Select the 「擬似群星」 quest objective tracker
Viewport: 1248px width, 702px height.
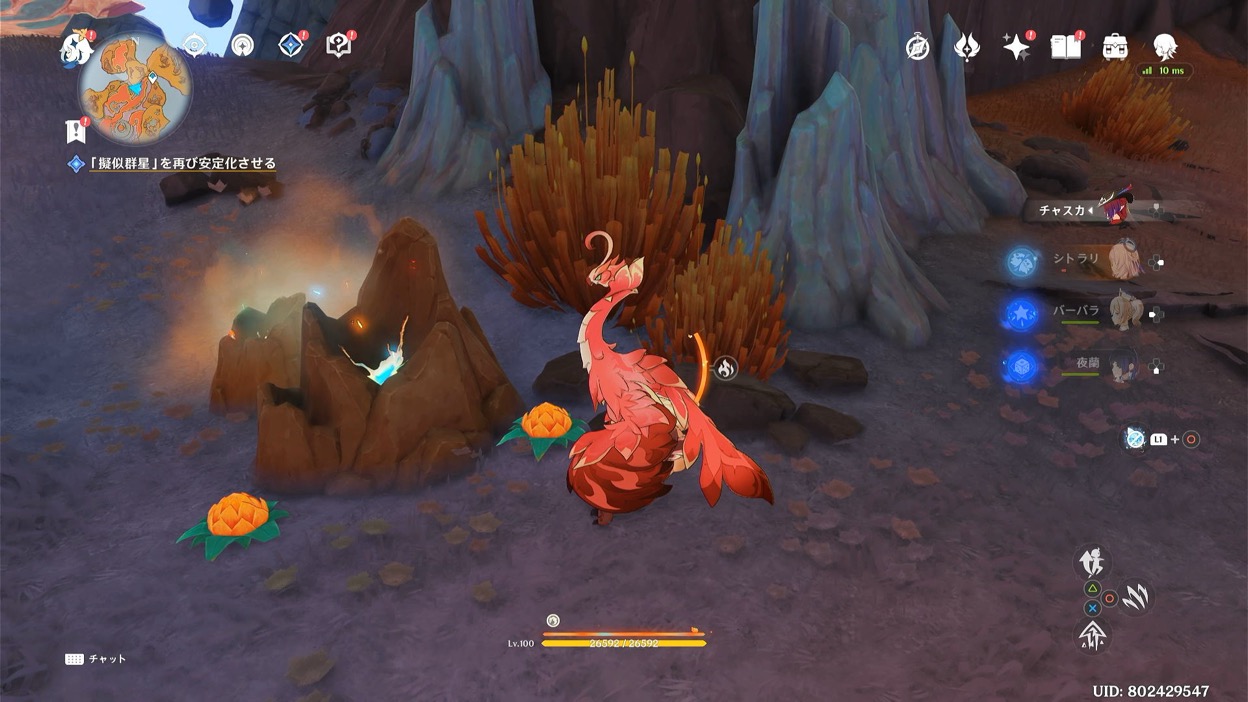pyautogui.click(x=182, y=163)
